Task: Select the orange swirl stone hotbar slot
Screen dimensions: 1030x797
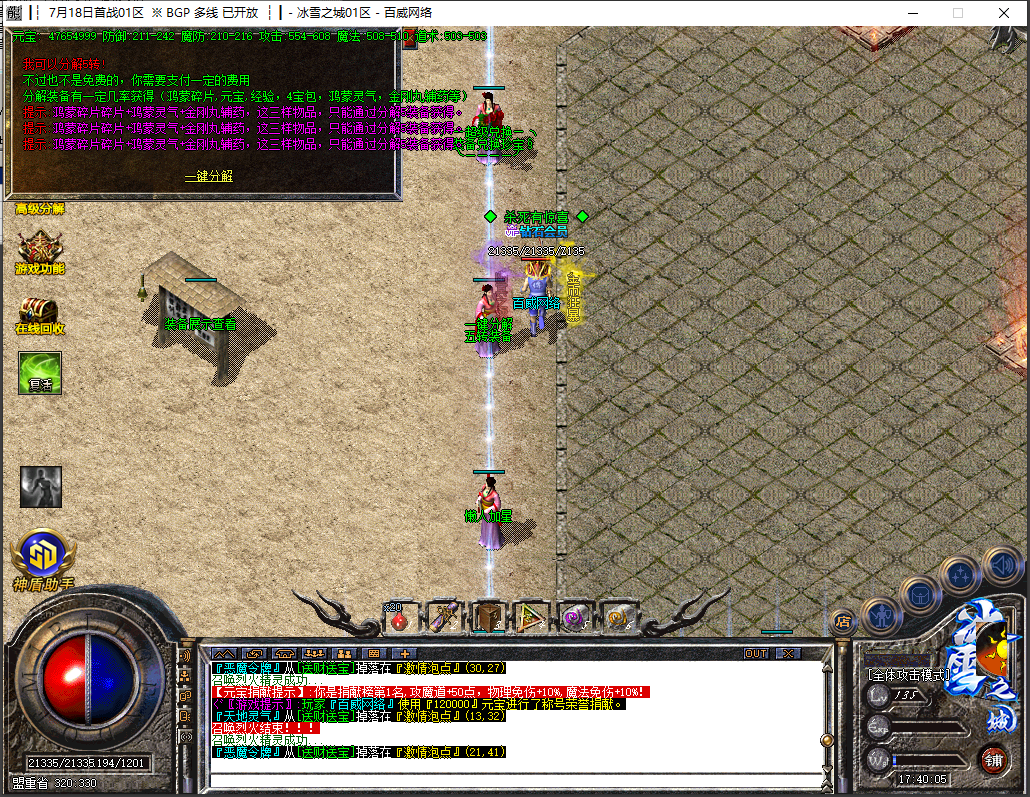Action: pos(619,618)
